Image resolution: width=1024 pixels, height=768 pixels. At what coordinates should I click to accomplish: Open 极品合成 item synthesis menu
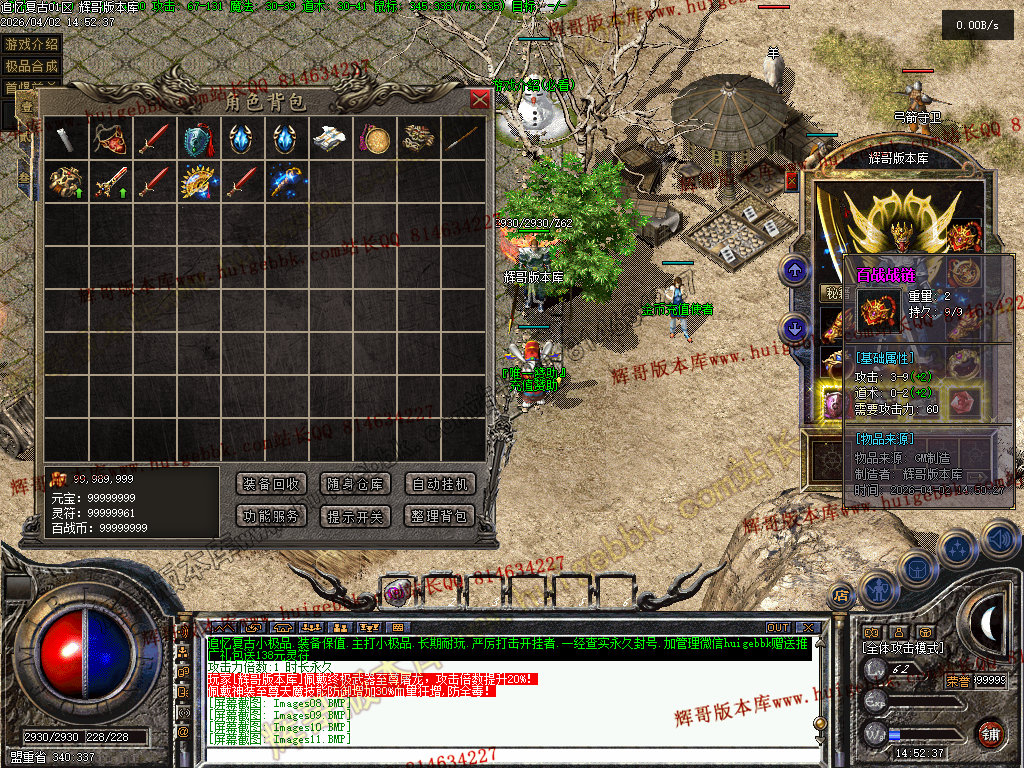point(31,66)
